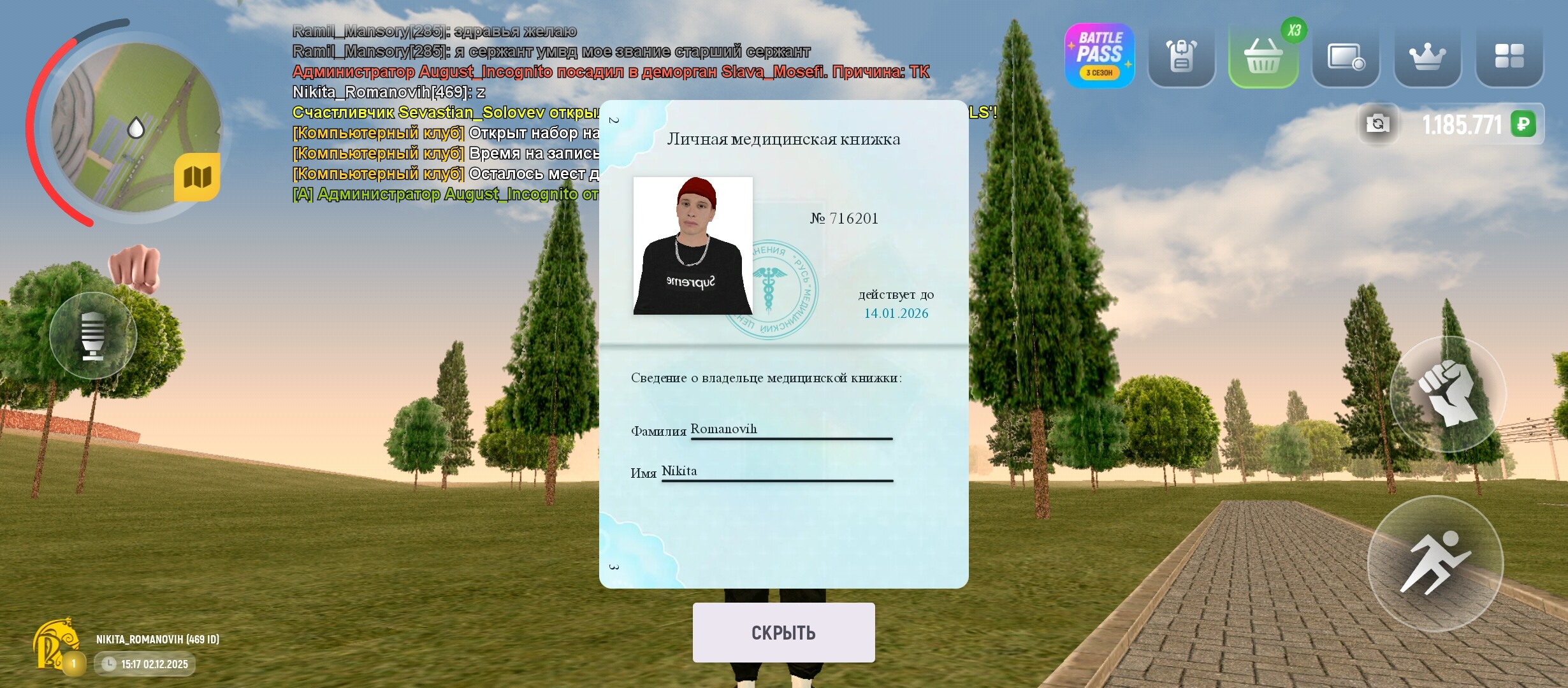Click the water drop indicator on the minimap
The image size is (1568, 688).
136,126
